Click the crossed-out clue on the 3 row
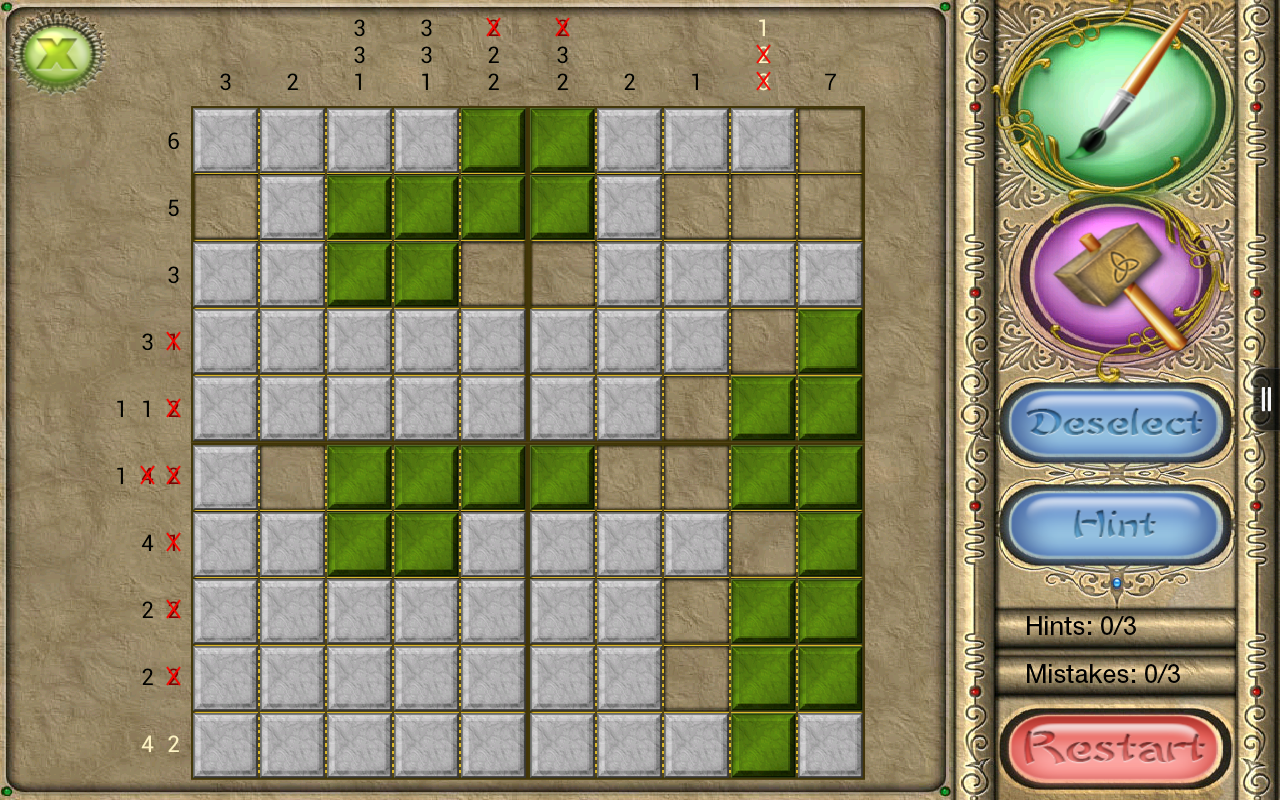The width and height of the screenshot is (1280, 800). [173, 341]
